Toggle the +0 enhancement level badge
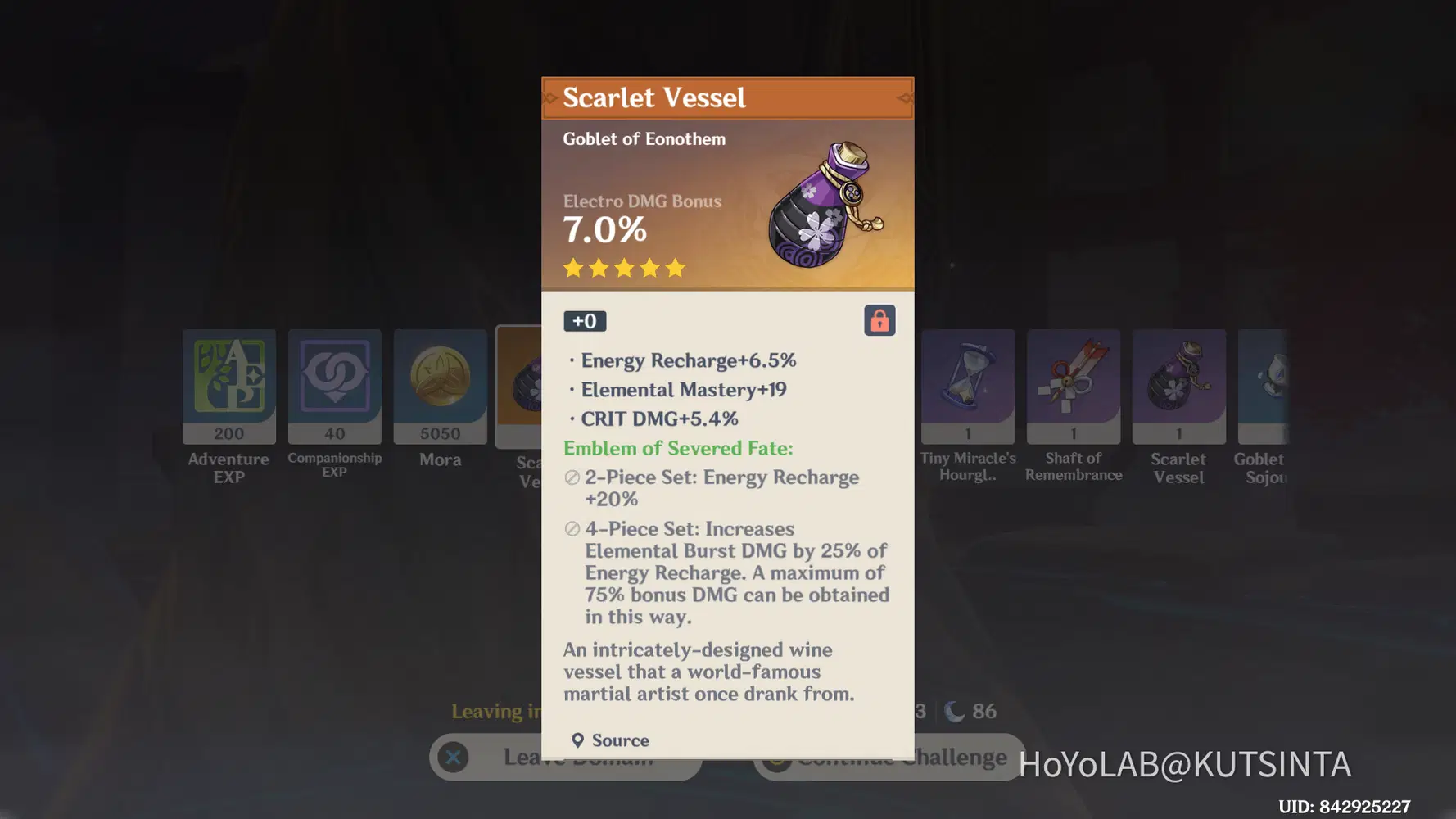The image size is (1456, 819). pos(585,320)
